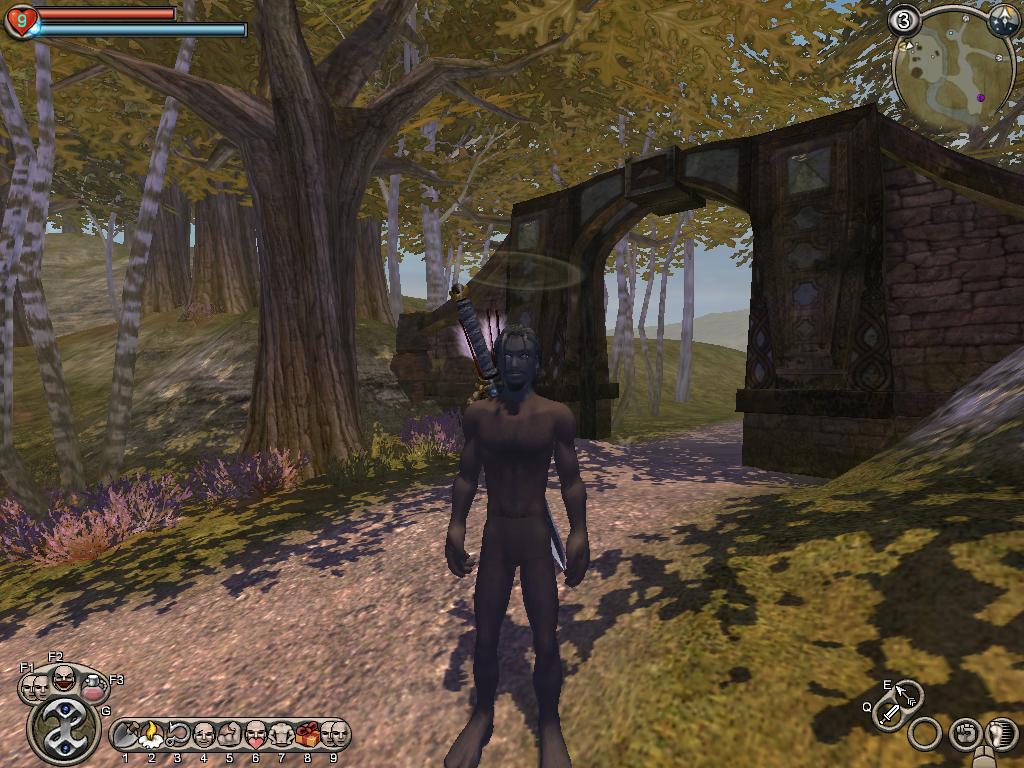Screen dimensions: 1024x768
Task: Click the compass icon on the minimap
Action: [x=1001, y=21]
